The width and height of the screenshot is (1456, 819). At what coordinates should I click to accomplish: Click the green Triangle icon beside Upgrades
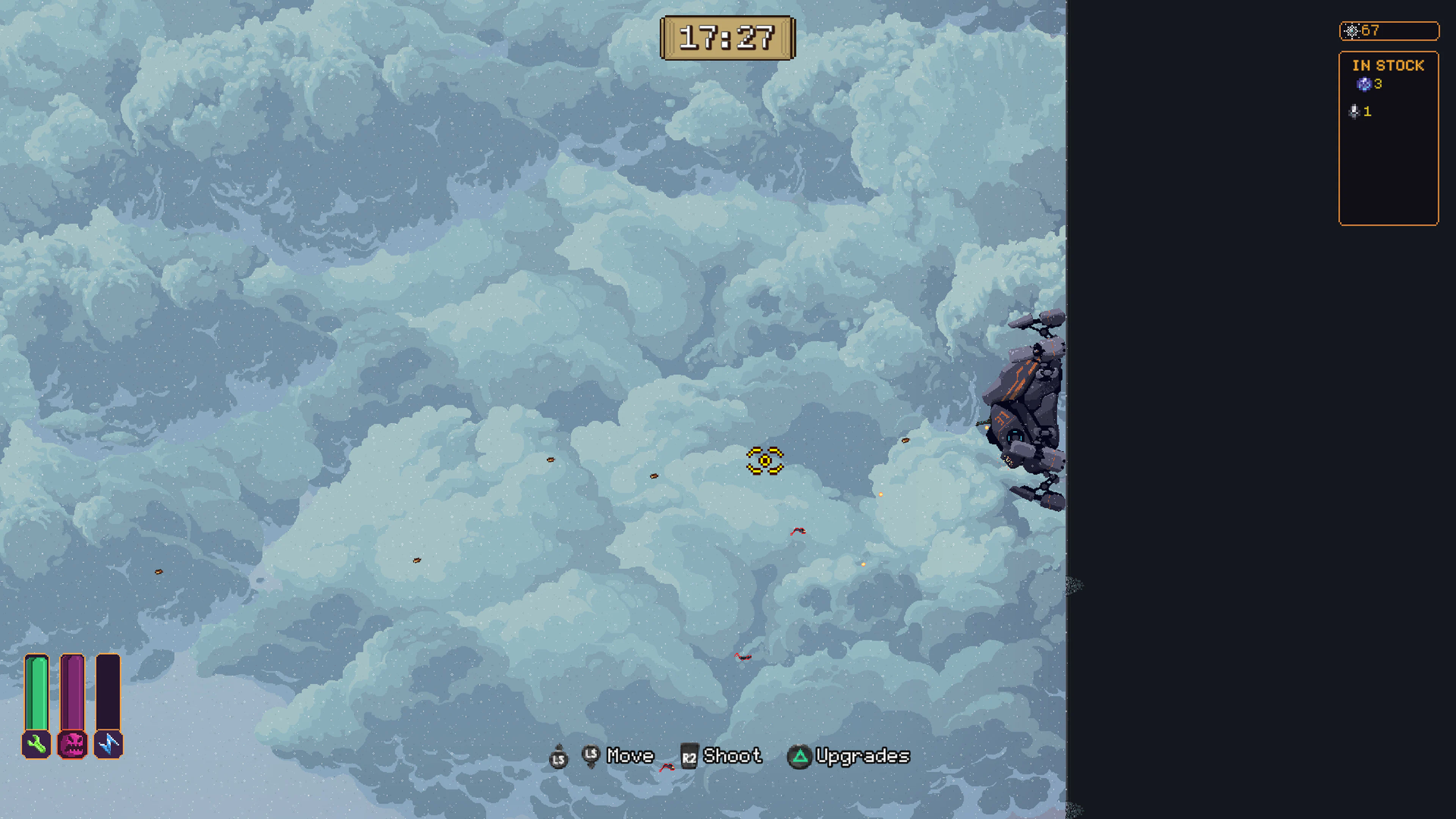[801, 756]
